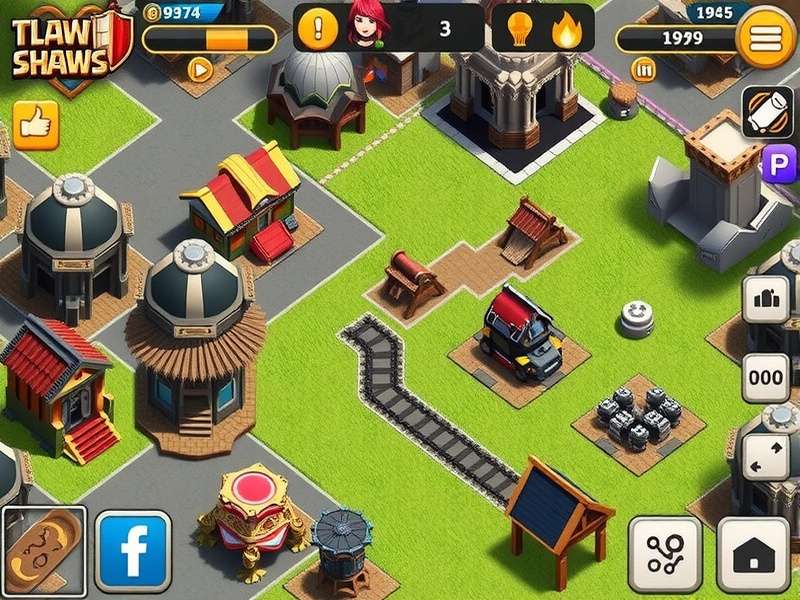800x600 pixels.
Task: Click the exclamation mark alert icon
Action: click(x=318, y=28)
